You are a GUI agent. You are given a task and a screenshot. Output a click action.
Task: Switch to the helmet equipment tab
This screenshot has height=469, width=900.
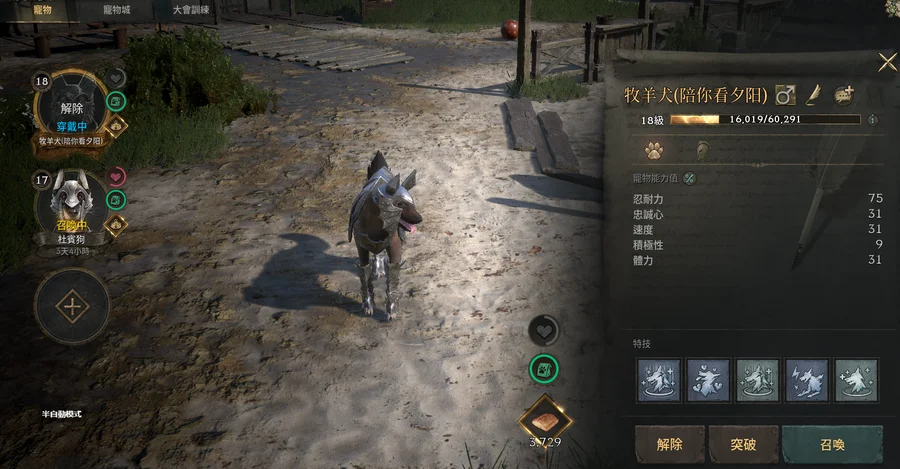tap(702, 151)
